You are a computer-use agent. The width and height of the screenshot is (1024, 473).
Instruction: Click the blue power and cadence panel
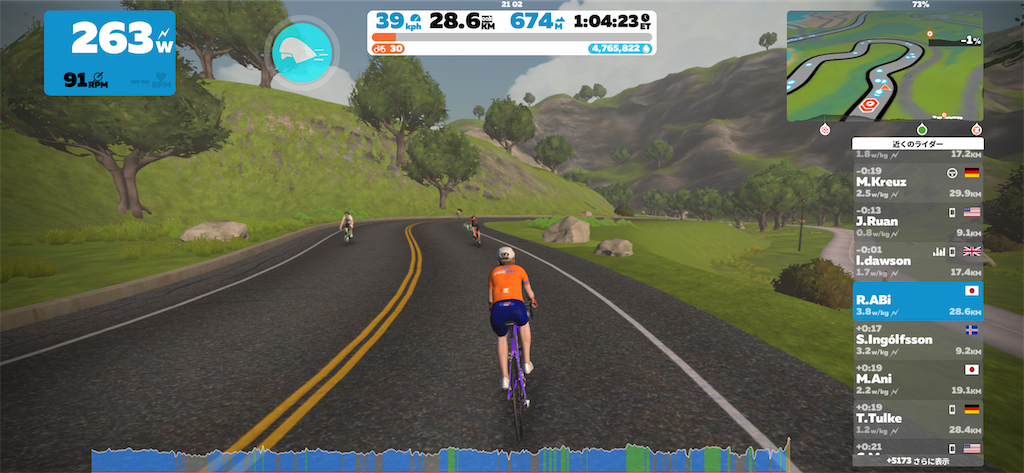pyautogui.click(x=109, y=53)
